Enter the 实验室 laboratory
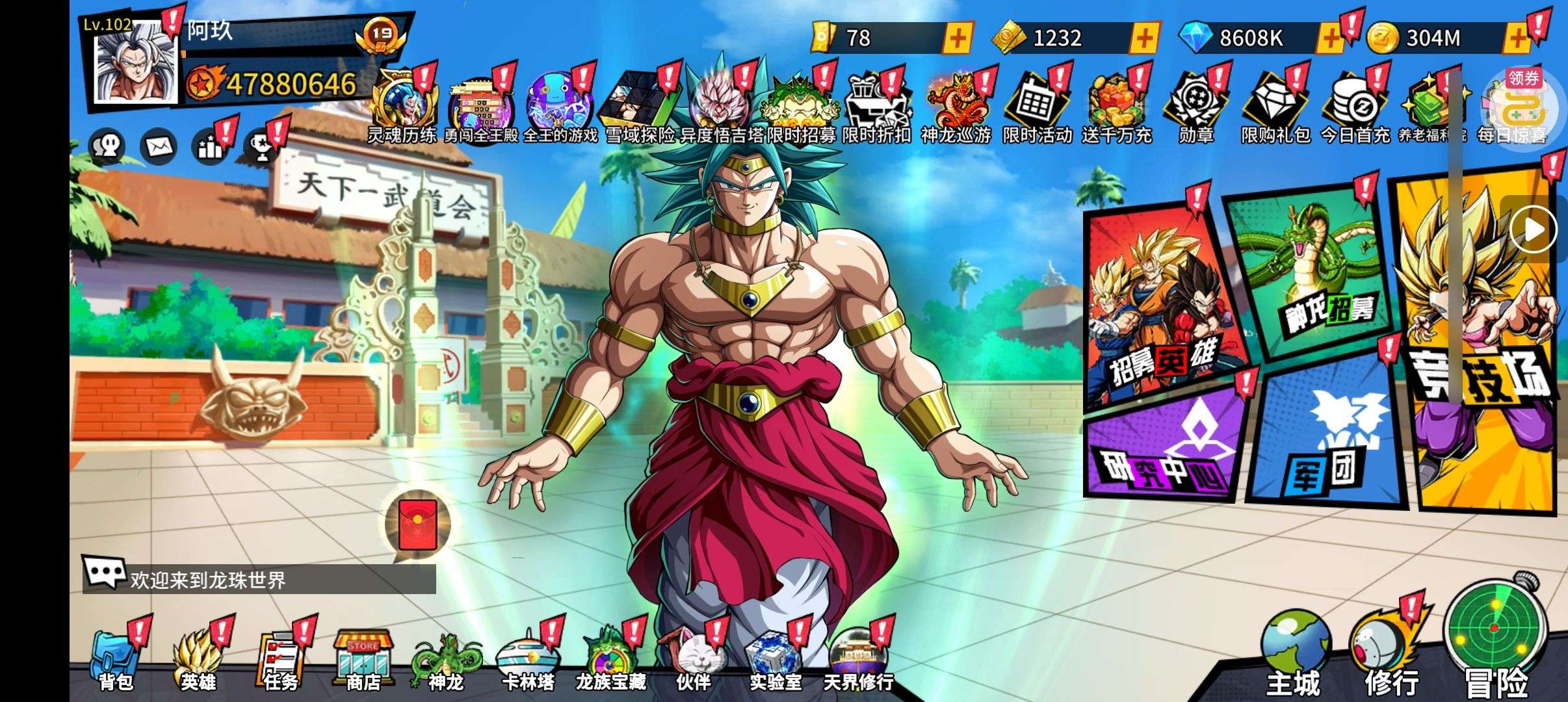Image resolution: width=1568 pixels, height=702 pixels. point(775,660)
